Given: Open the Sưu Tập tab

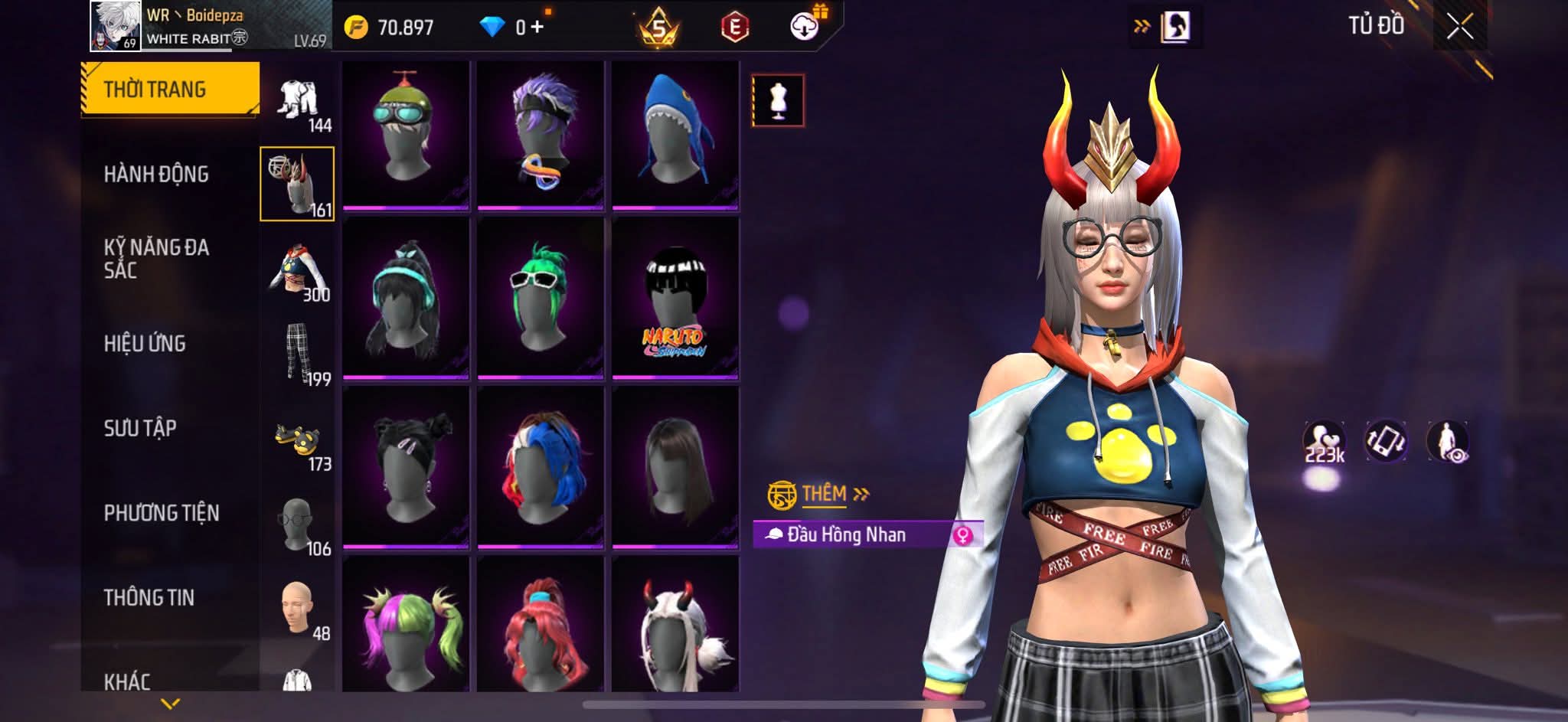Looking at the screenshot, I should point(140,428).
